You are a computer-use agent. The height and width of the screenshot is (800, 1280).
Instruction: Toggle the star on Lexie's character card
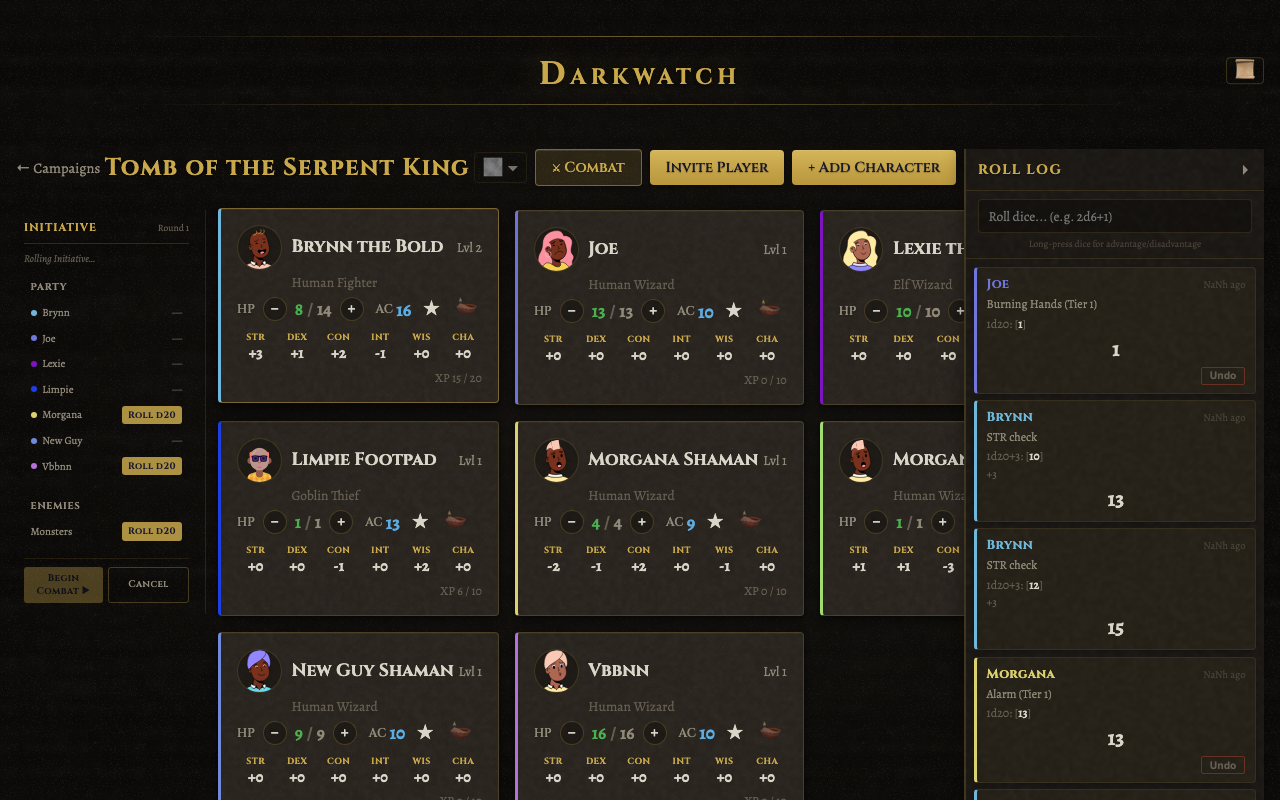point(1036,310)
